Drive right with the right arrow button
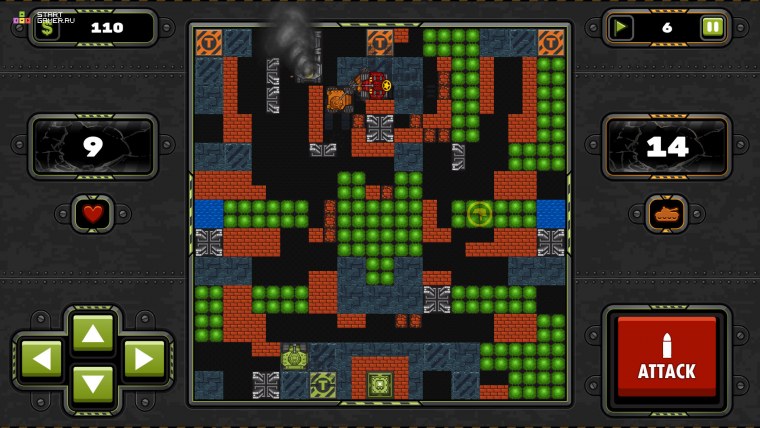 pyautogui.click(x=144, y=359)
